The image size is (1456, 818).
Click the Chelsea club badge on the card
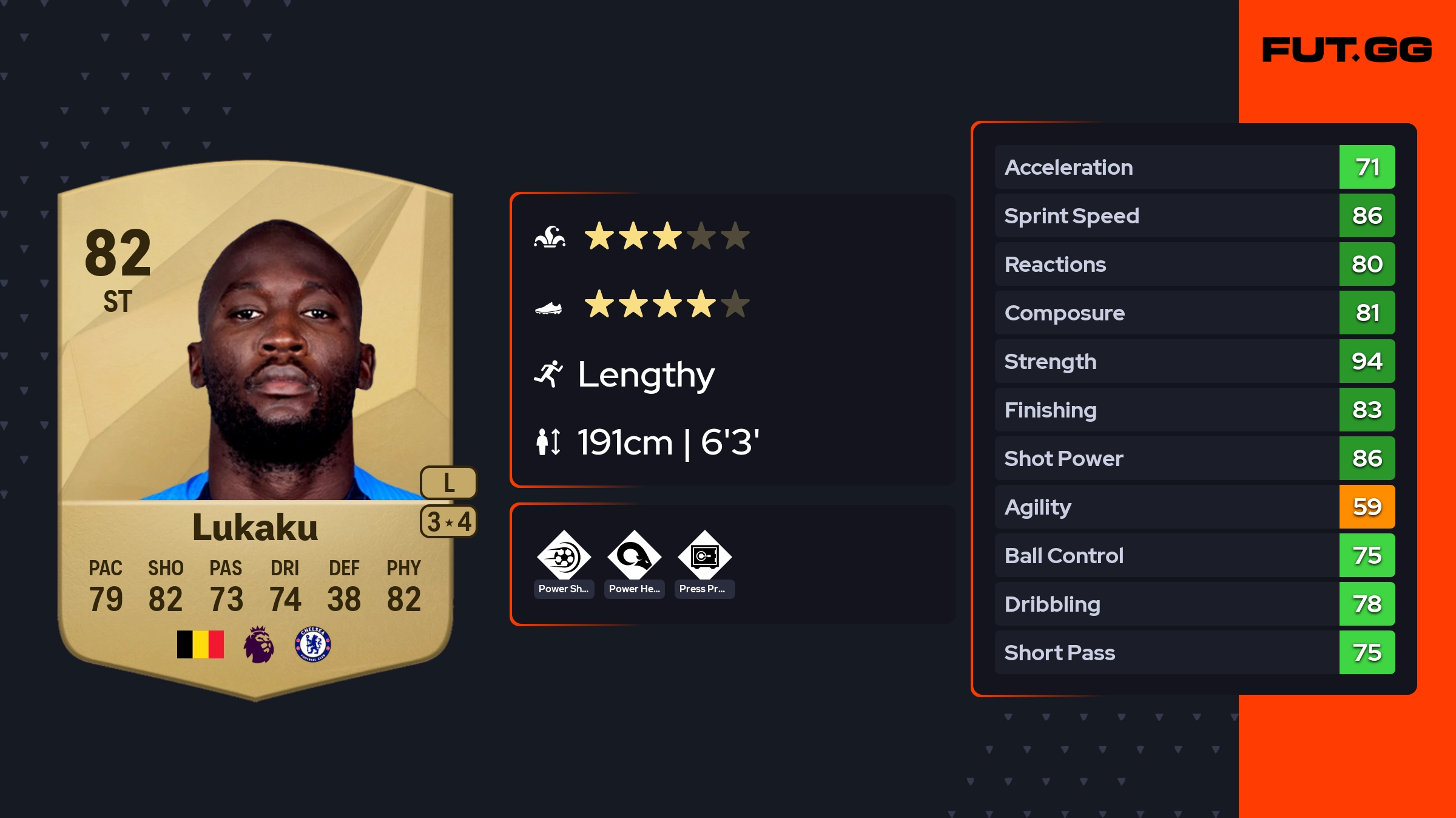tap(313, 644)
